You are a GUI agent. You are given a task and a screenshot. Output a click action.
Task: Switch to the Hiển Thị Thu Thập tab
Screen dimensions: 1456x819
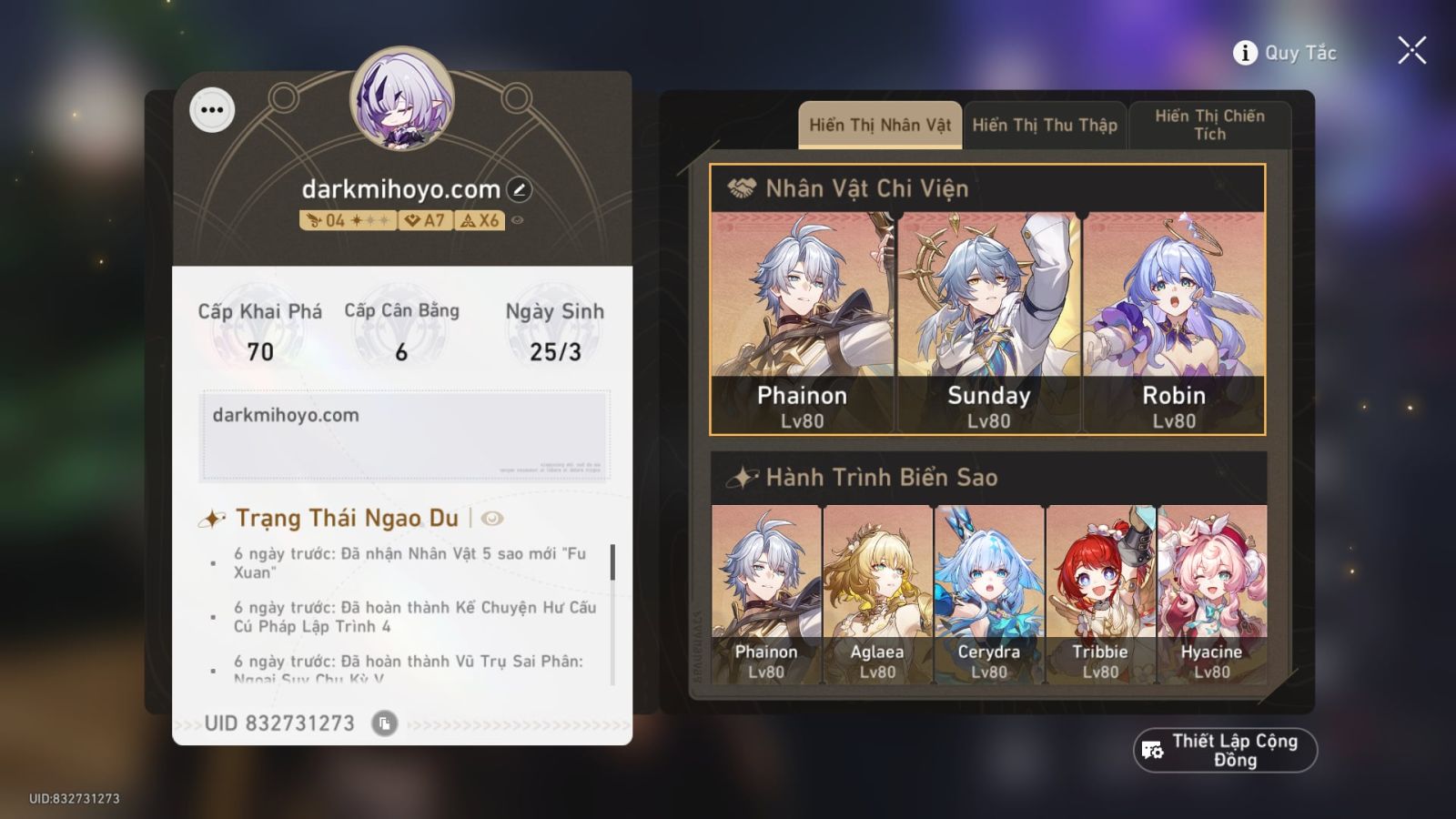tap(1045, 126)
